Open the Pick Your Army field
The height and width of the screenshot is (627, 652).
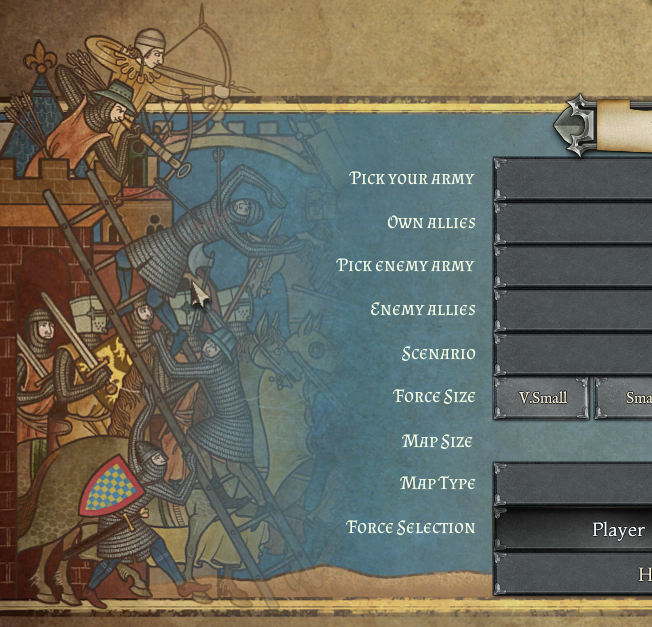573,179
